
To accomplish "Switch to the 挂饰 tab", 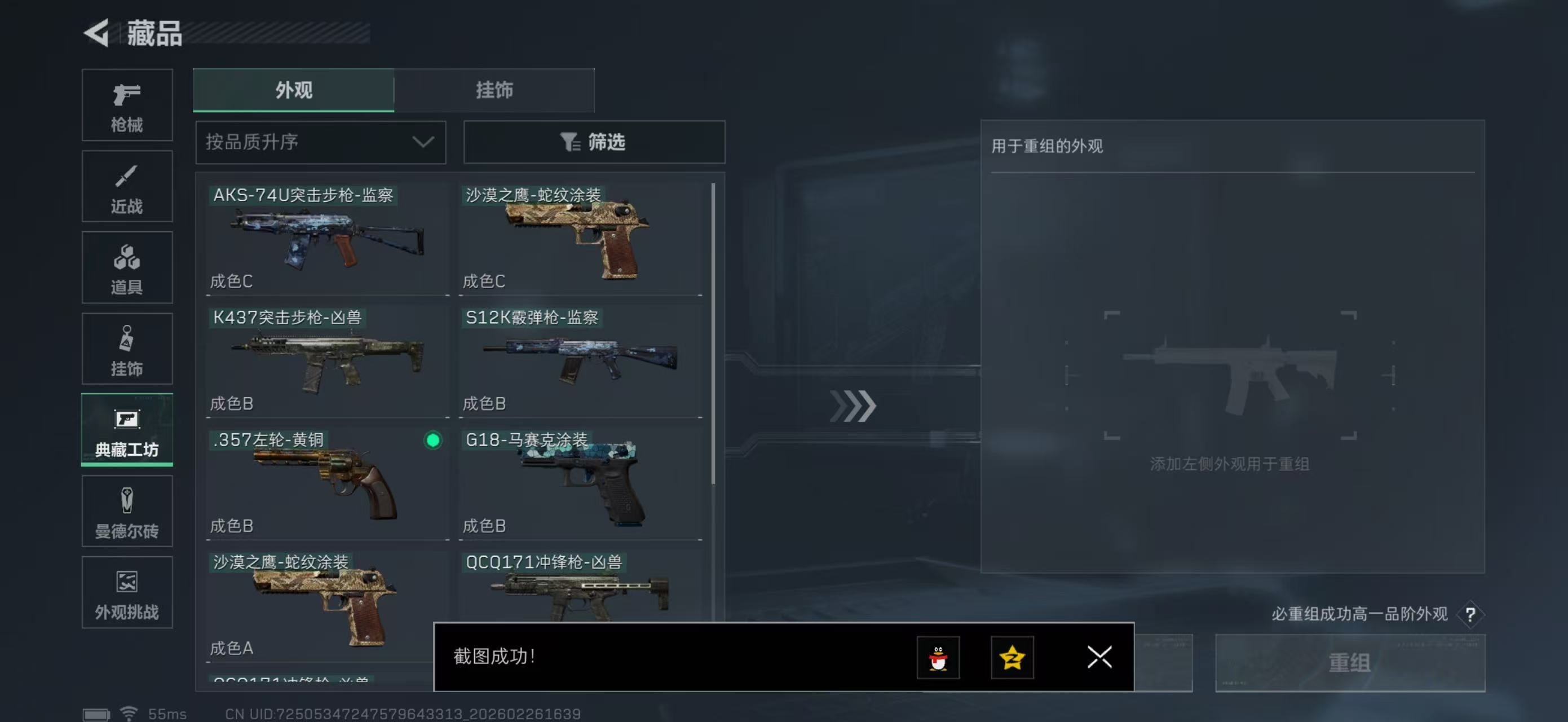I will (494, 90).
